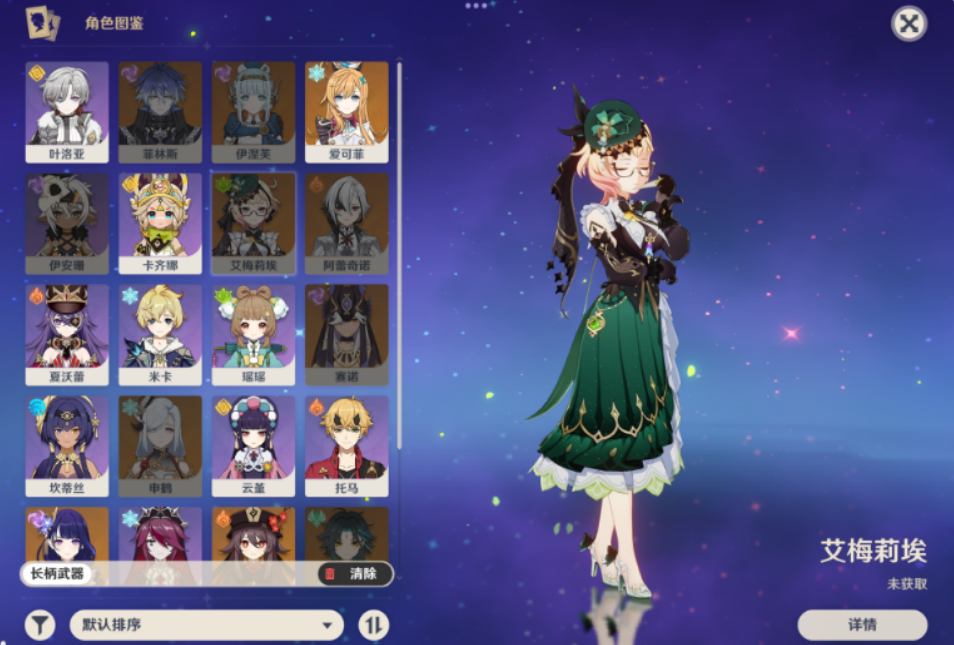Image resolution: width=954 pixels, height=645 pixels.
Task: Pick the 米卡 character card
Action: (160, 335)
